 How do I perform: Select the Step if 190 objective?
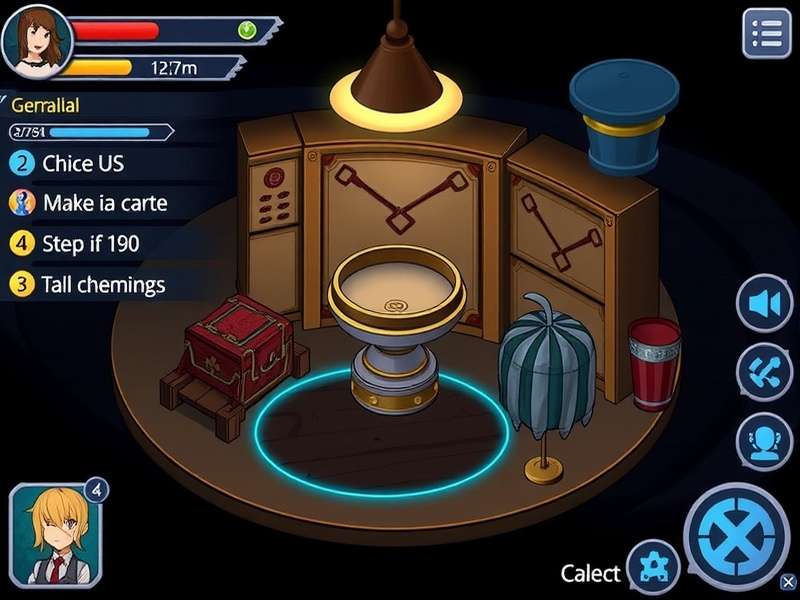click(90, 243)
